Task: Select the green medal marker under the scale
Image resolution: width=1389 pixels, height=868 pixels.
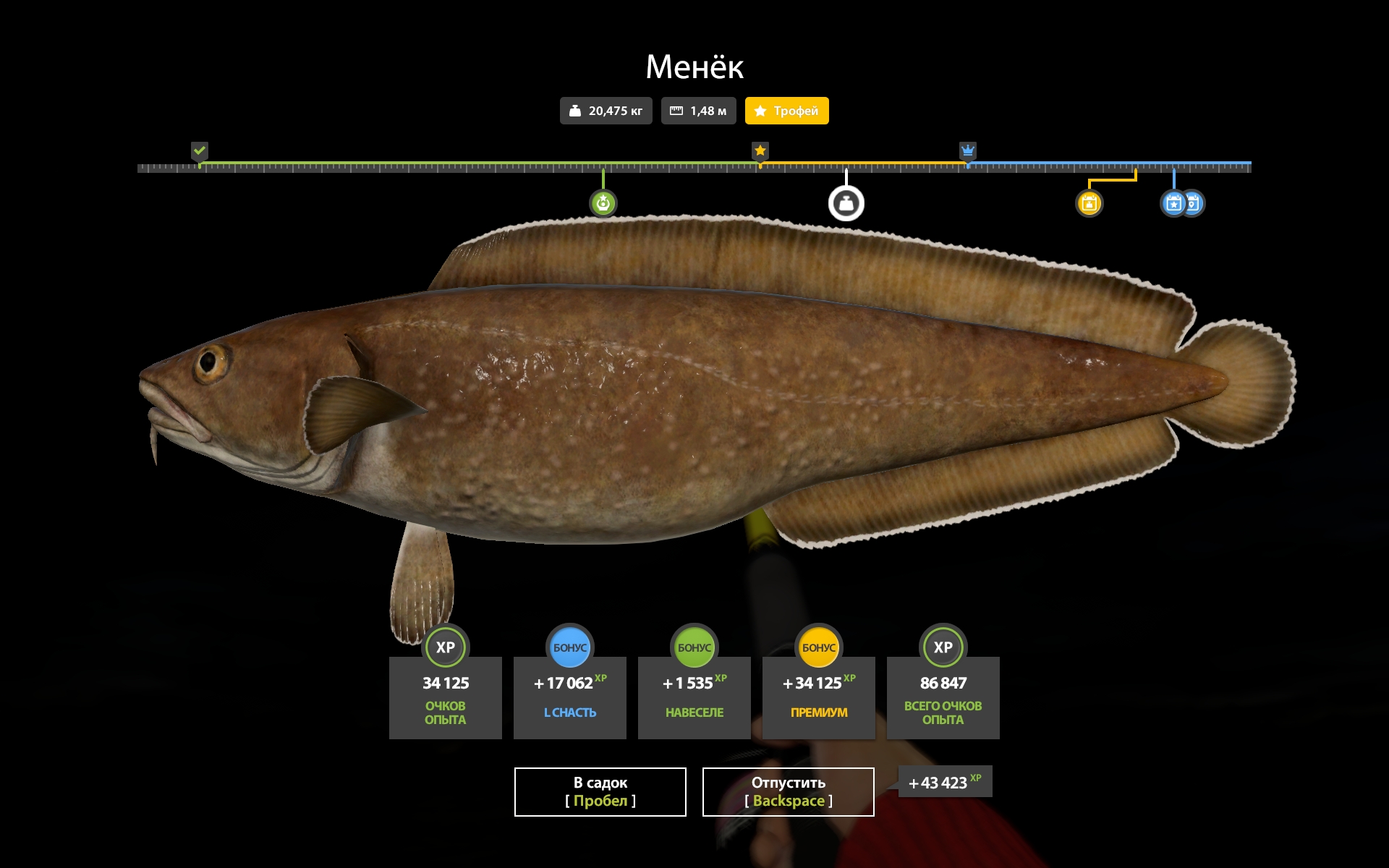Action: point(603,203)
